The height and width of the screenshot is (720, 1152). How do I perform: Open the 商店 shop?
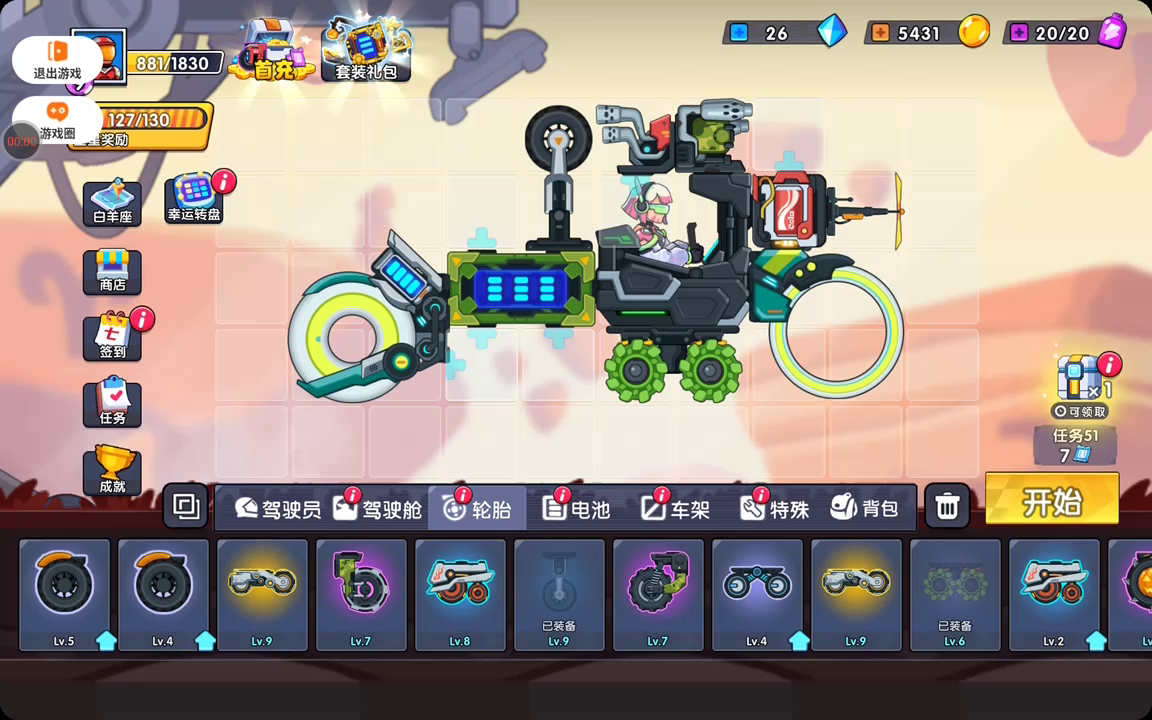112,271
